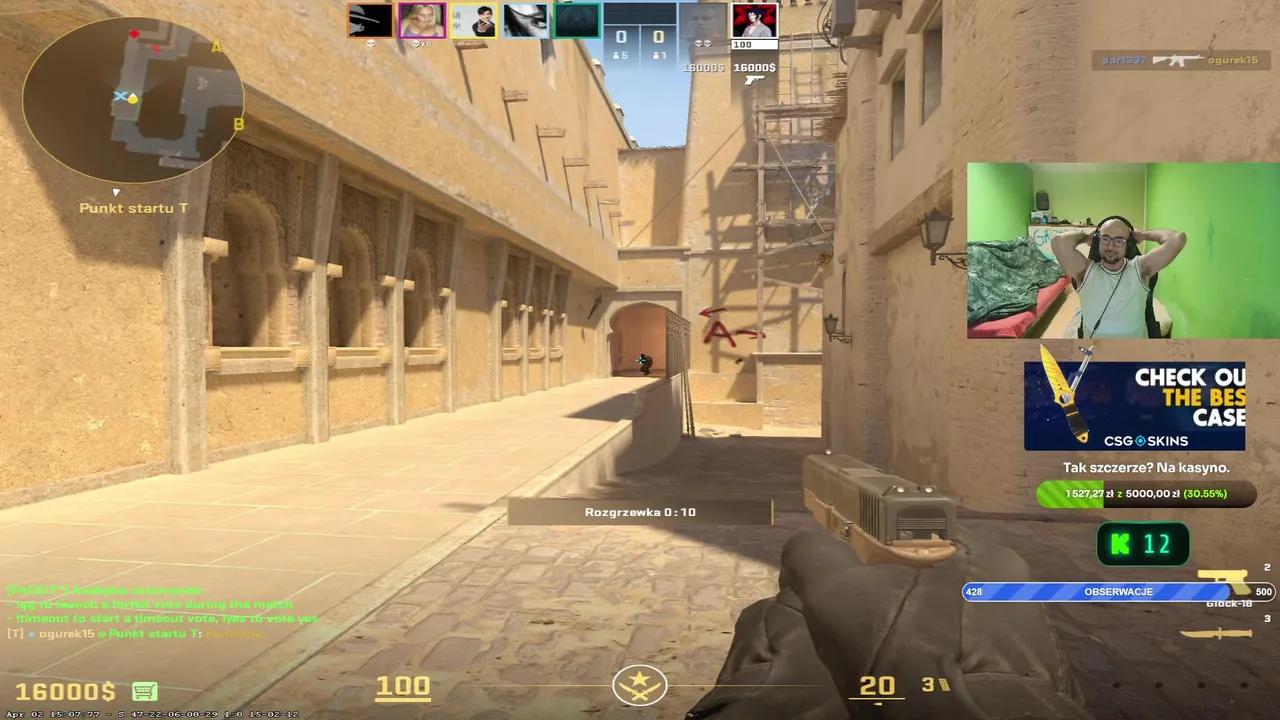Select bombsite A marker on the minimap
Screen dimensions: 1280x720
pos(215,46)
